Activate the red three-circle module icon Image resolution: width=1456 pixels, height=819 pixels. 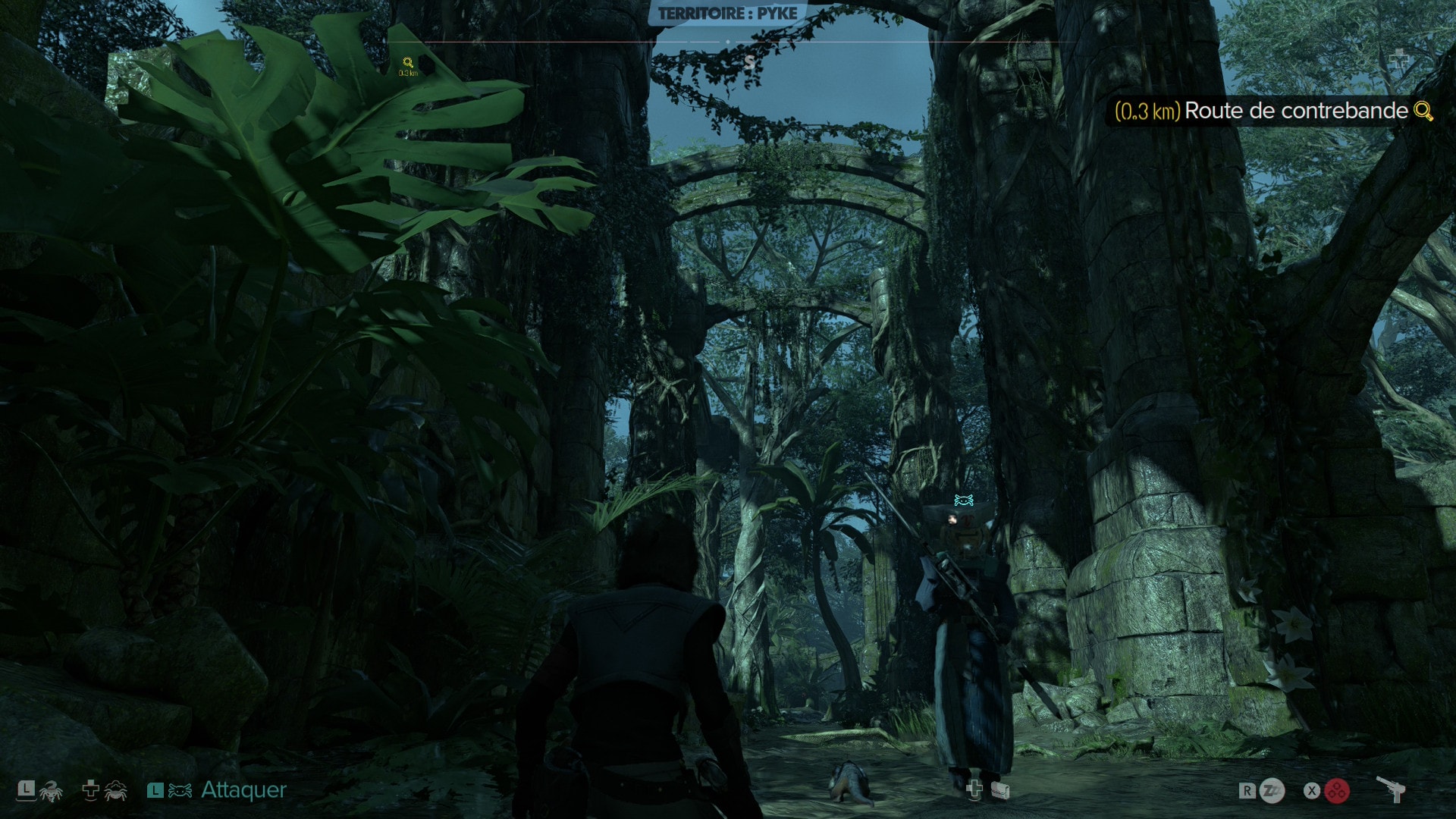1337,791
